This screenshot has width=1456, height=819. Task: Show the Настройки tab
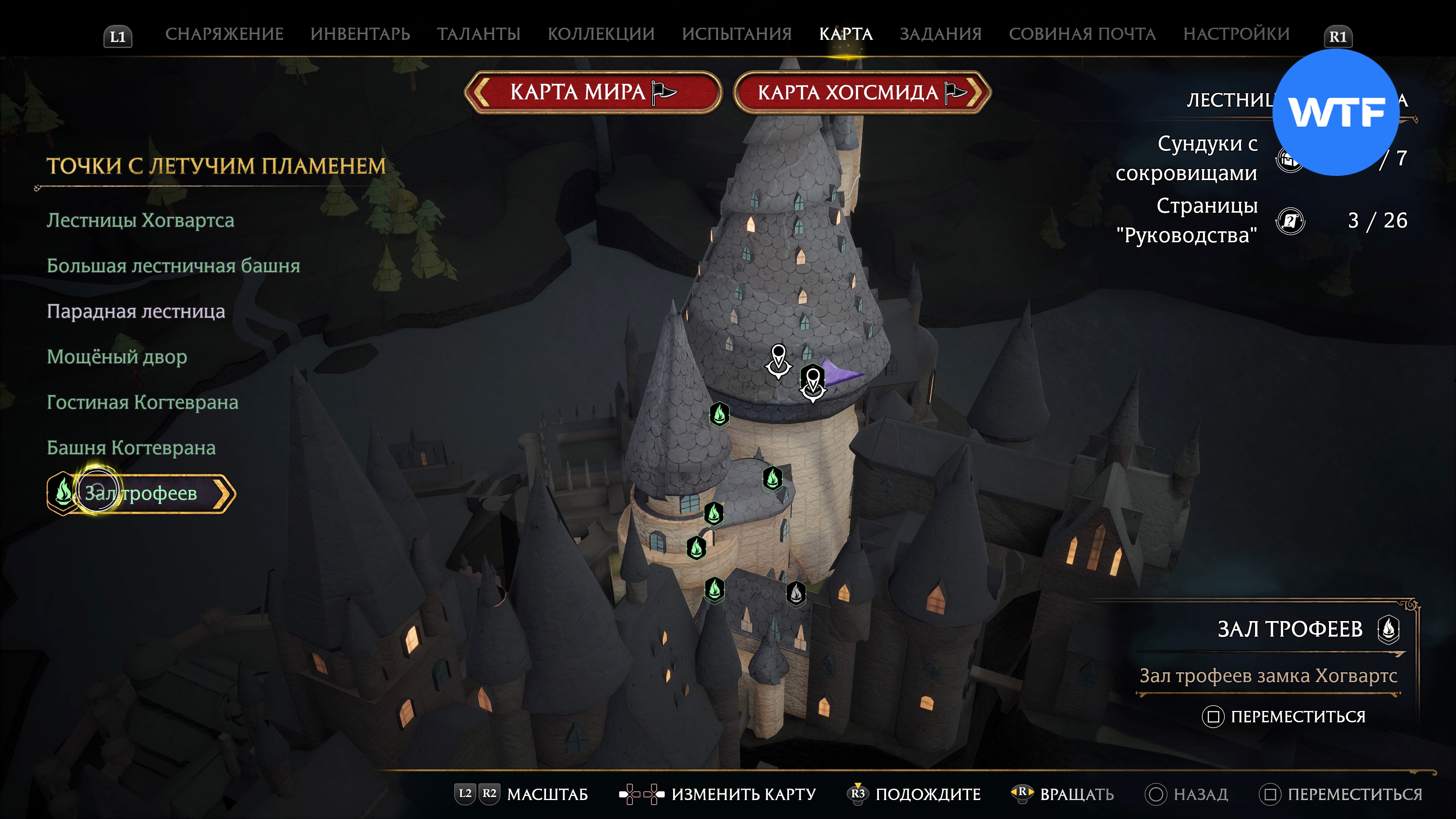point(1236,34)
